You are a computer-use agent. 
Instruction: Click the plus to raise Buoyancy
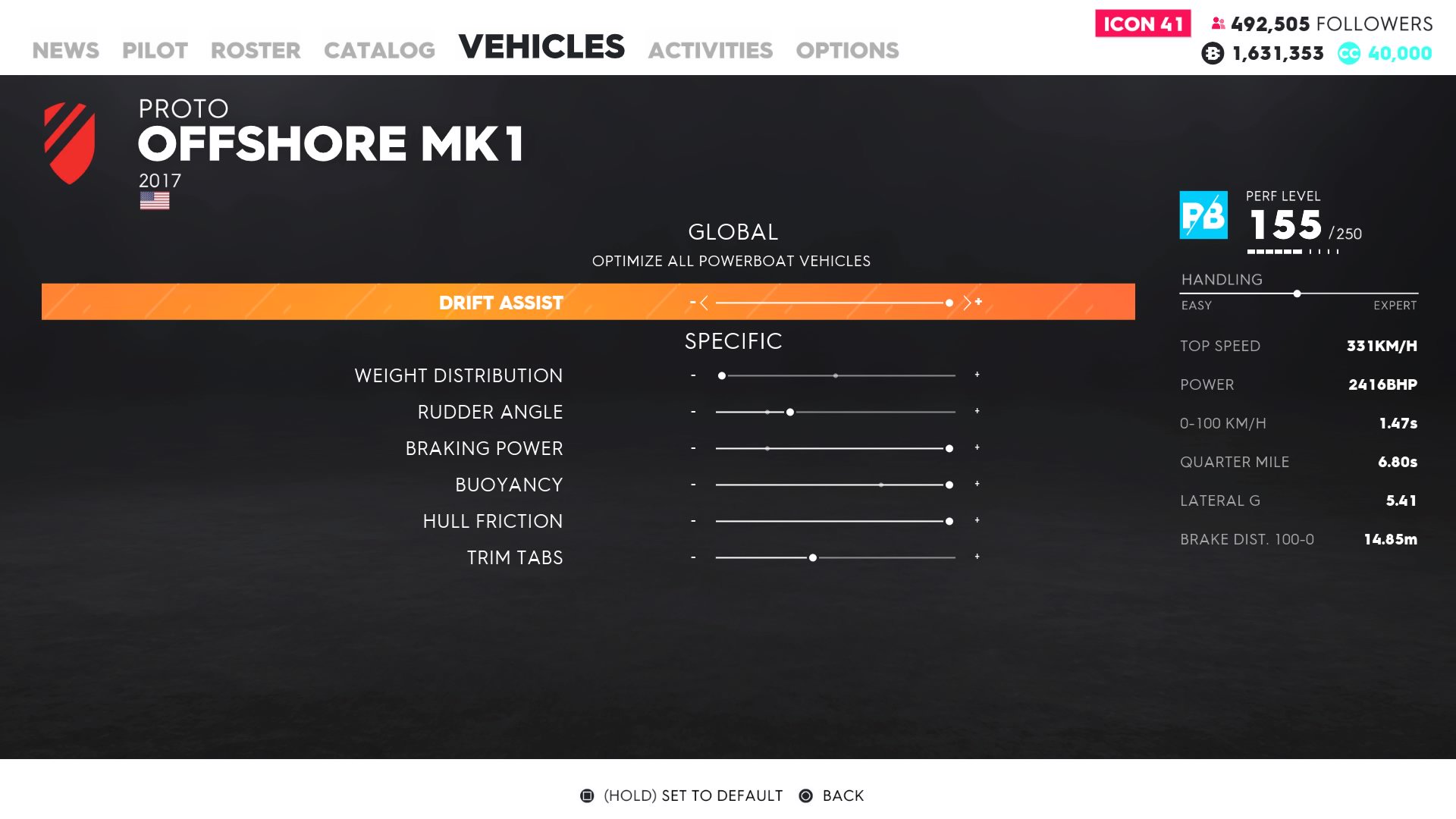(x=977, y=484)
